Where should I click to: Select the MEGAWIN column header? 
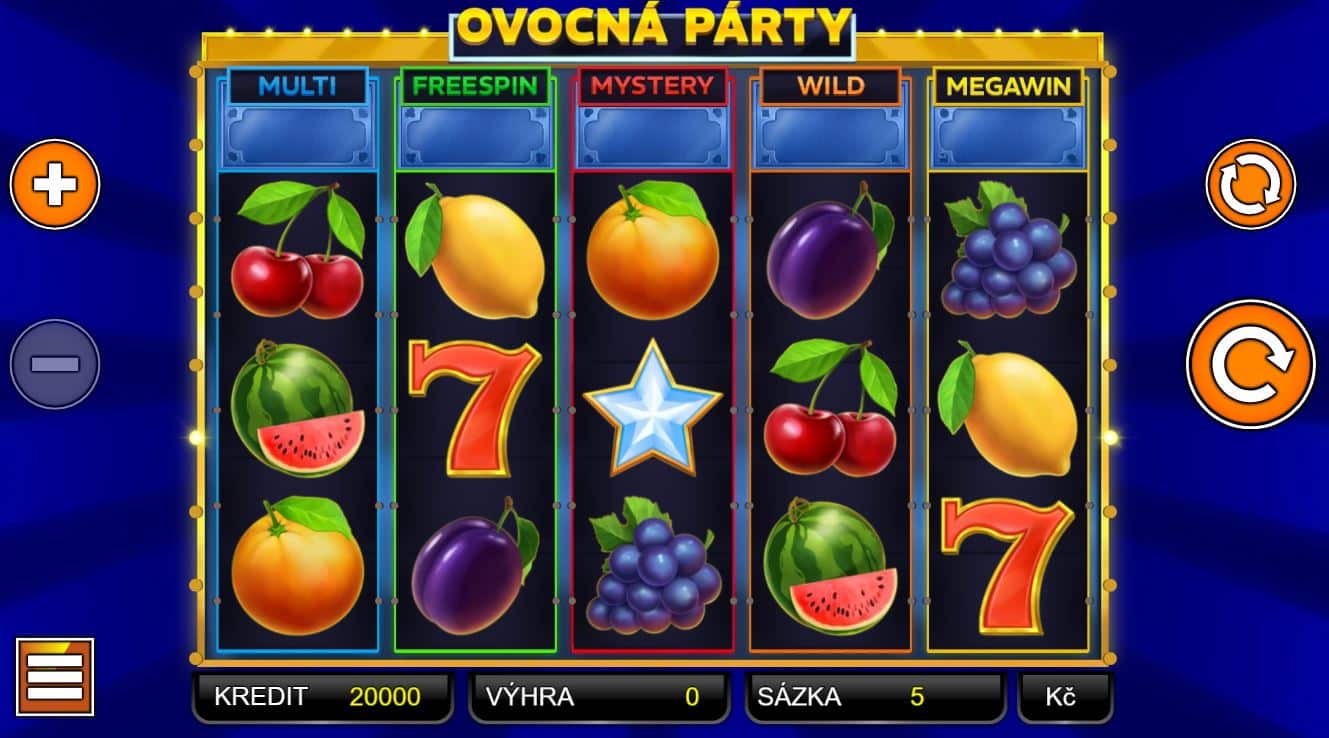click(1006, 88)
